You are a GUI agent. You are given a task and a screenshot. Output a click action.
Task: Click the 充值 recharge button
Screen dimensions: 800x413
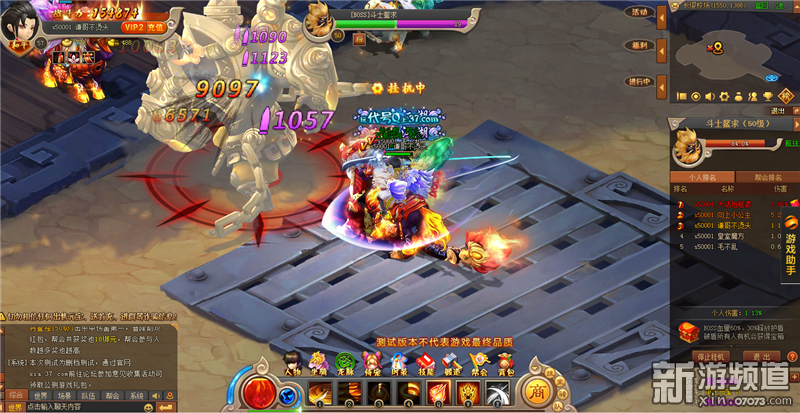tap(156, 28)
